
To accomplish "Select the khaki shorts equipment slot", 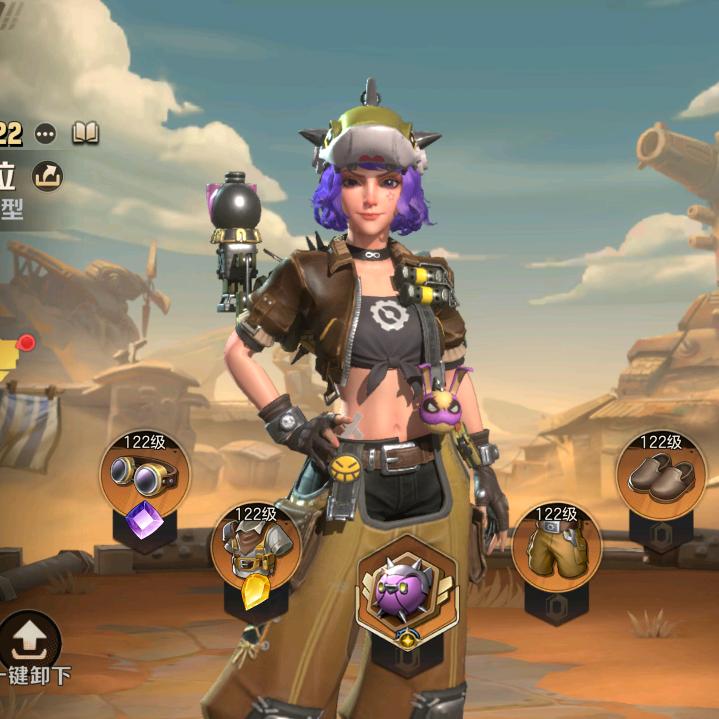I will pos(556,547).
